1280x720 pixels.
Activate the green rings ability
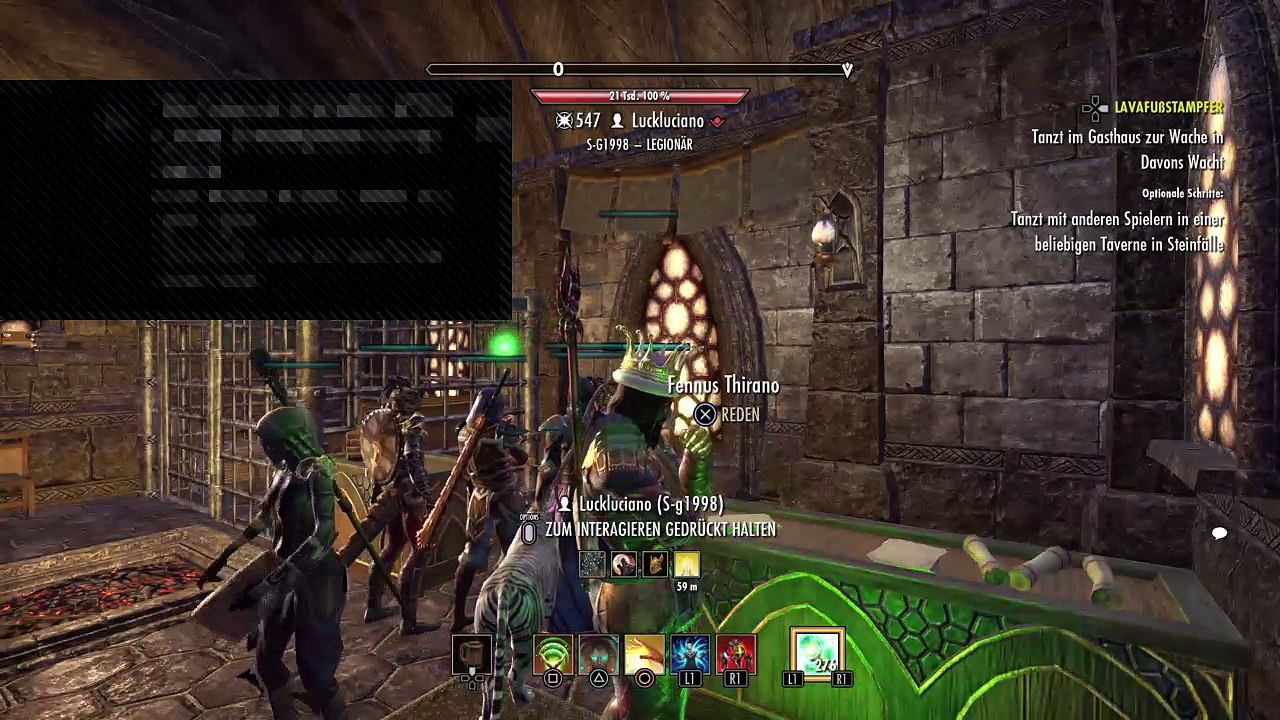tap(552, 654)
